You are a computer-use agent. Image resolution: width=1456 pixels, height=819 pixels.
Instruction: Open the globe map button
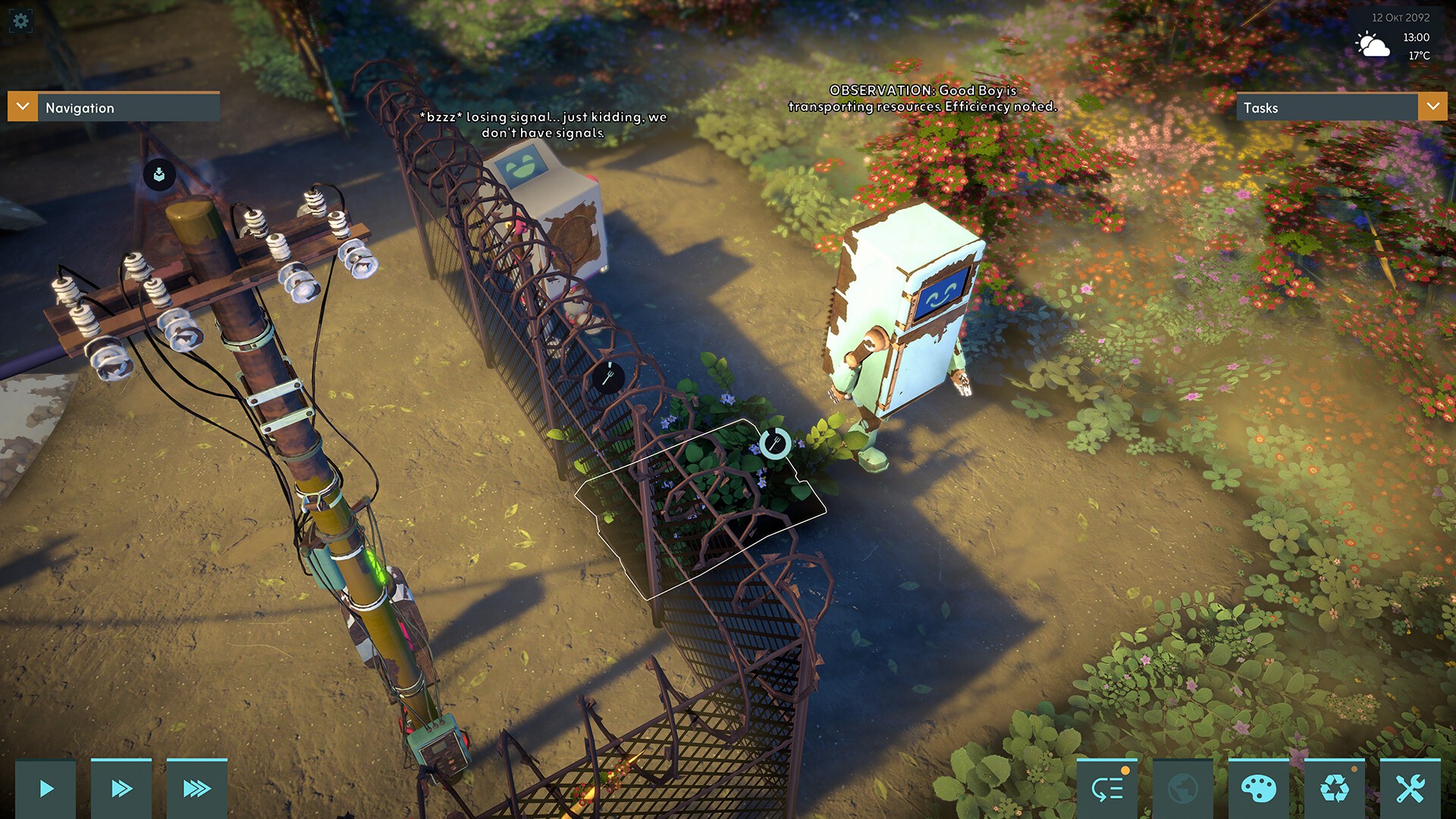[x=1183, y=789]
